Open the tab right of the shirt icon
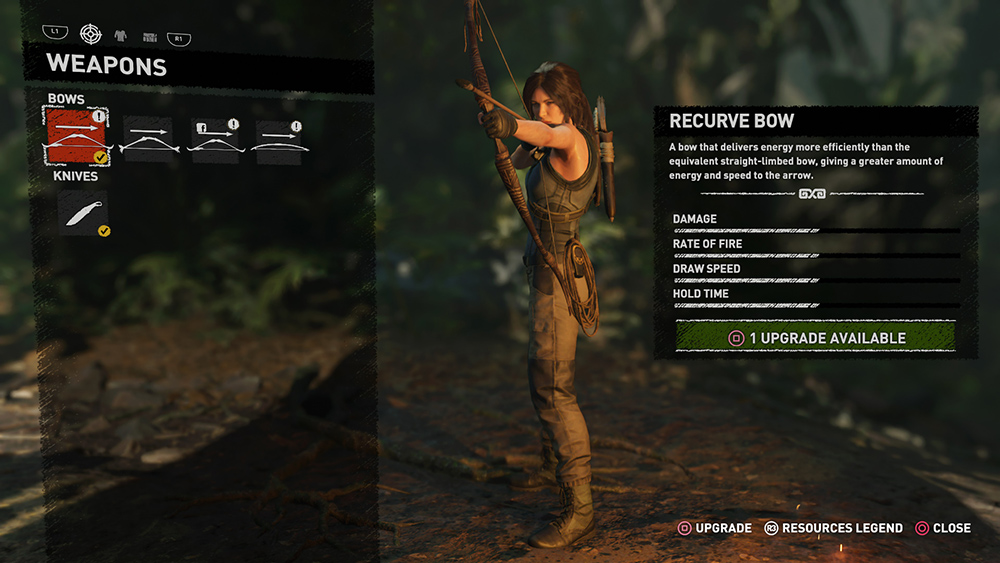Viewport: 1000px width, 563px height. click(x=149, y=36)
